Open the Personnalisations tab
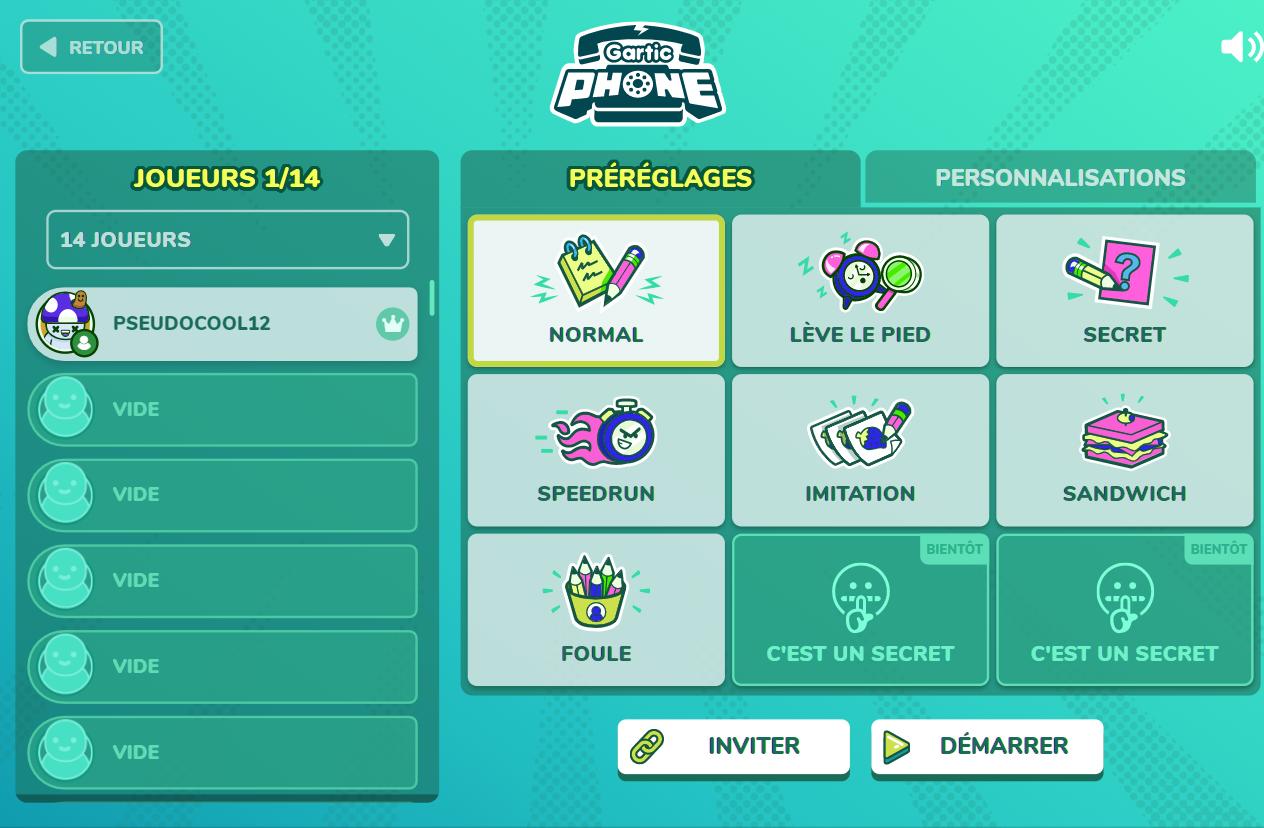Viewport: 1264px width, 828px height. pos(1059,178)
